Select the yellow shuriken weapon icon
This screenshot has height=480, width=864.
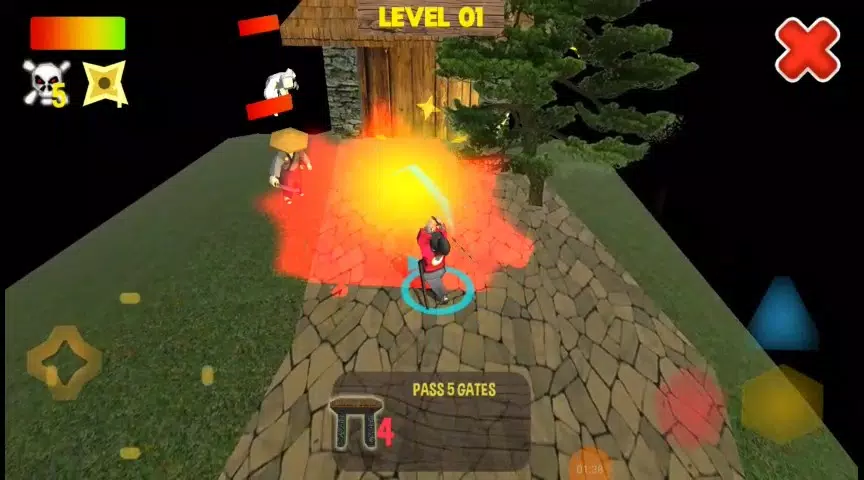click(104, 84)
